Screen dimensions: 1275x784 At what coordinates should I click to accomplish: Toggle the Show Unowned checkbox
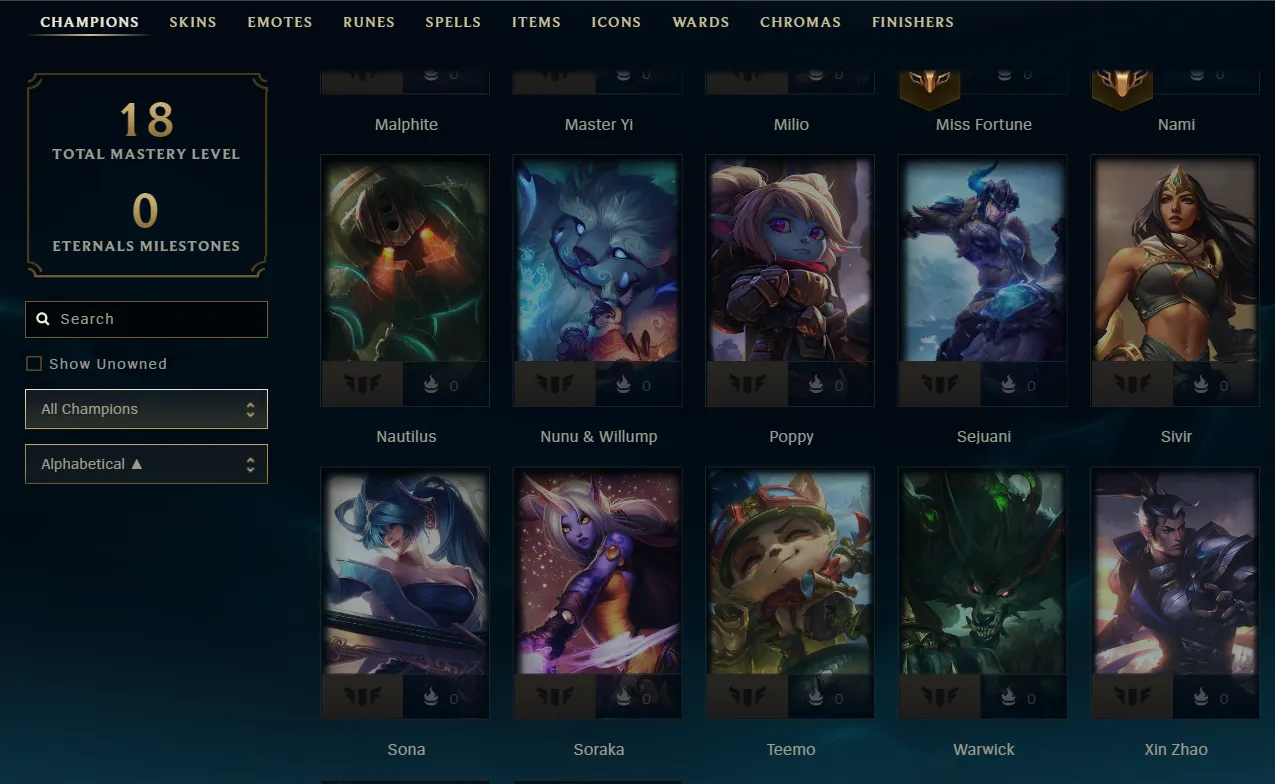tap(34, 364)
